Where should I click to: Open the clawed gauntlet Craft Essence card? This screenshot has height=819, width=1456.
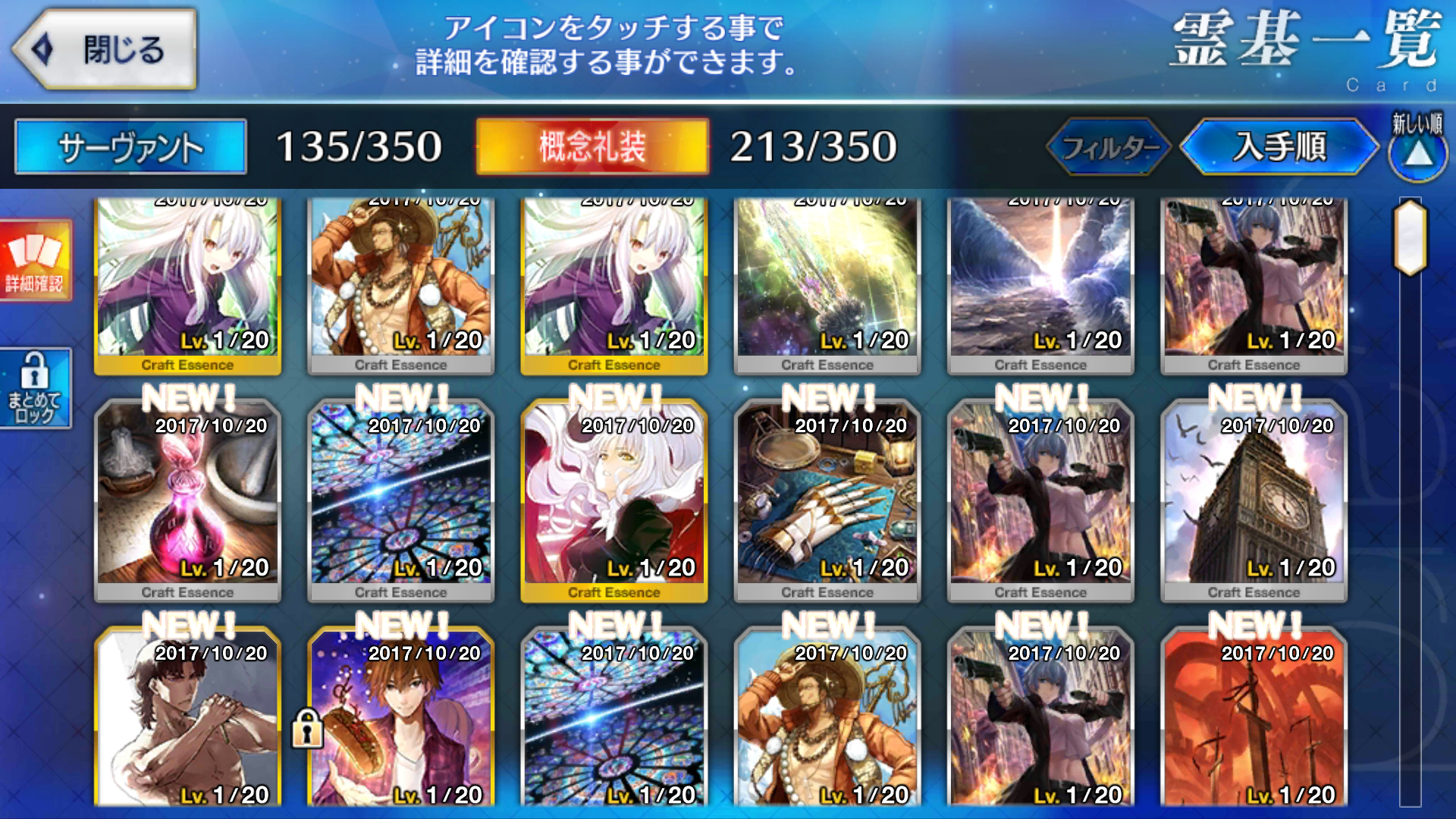827,500
